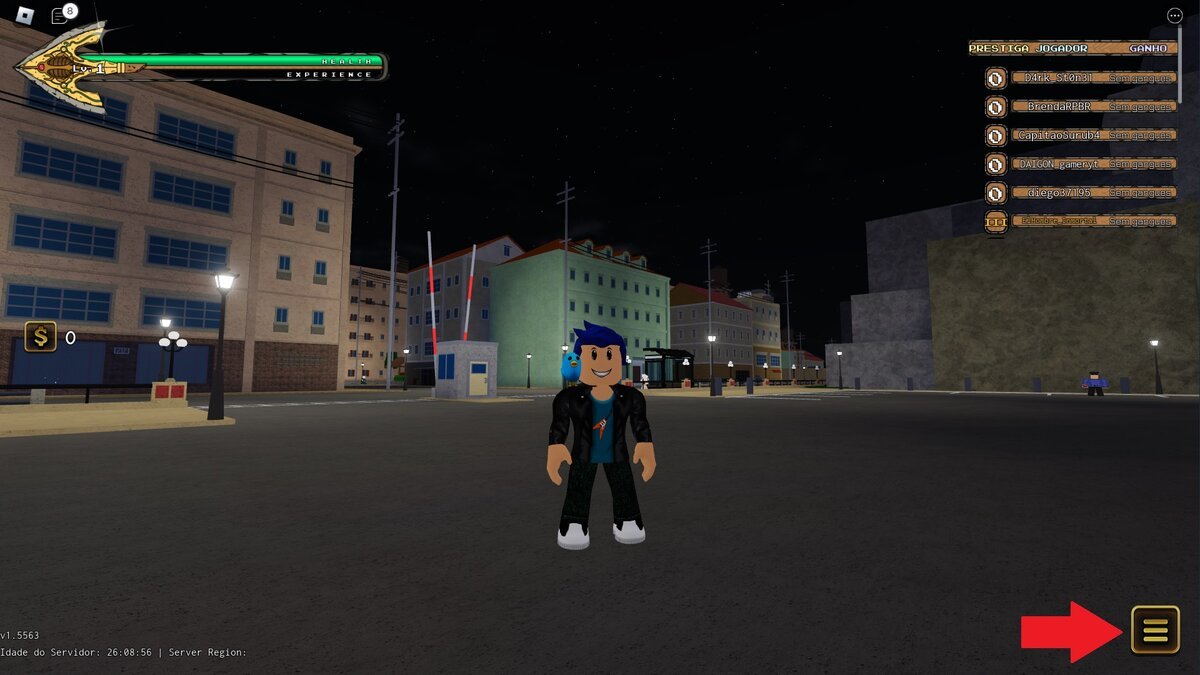1200x675 pixels.
Task: Open the chat icon with 8 notifications
Action: (60, 16)
